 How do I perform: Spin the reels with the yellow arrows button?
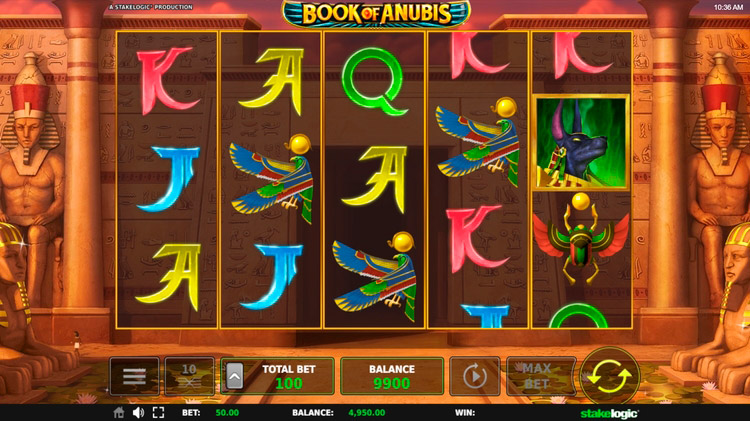coord(609,376)
